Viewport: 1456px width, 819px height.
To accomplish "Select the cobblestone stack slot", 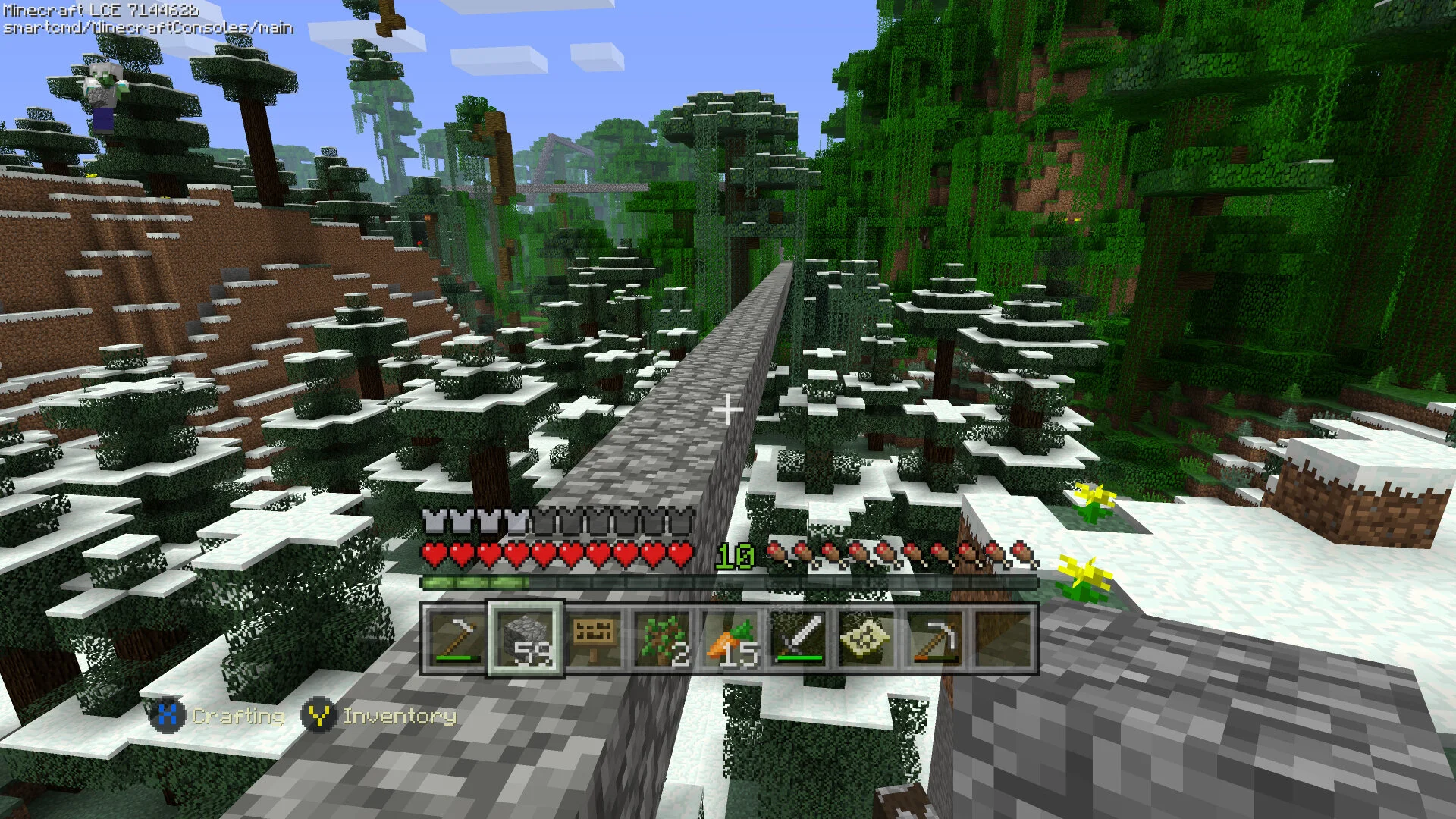I will pyautogui.click(x=525, y=639).
